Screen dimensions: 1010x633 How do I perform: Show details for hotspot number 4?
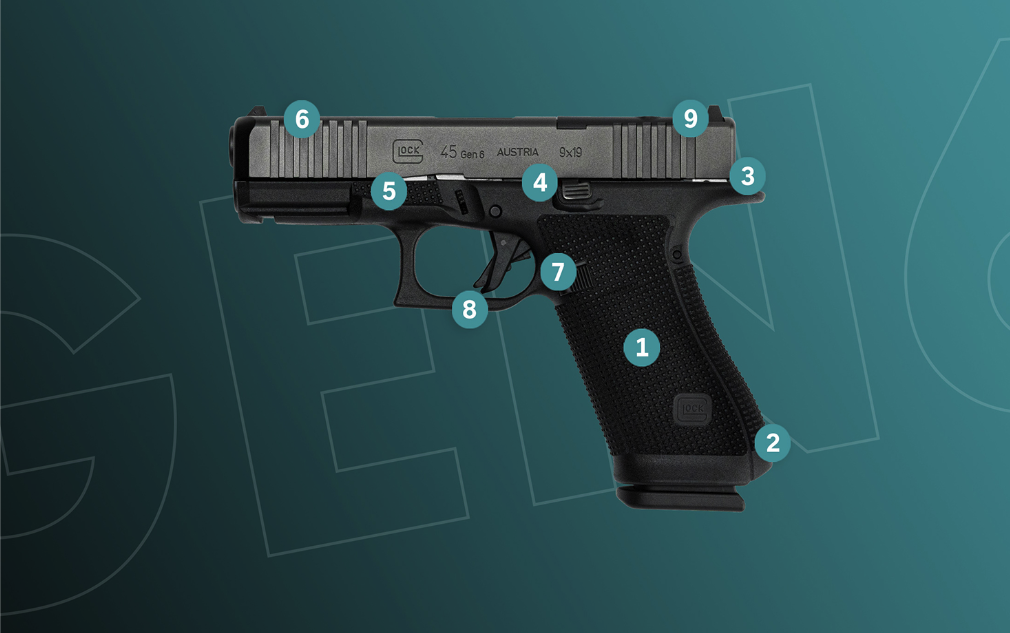pos(540,182)
